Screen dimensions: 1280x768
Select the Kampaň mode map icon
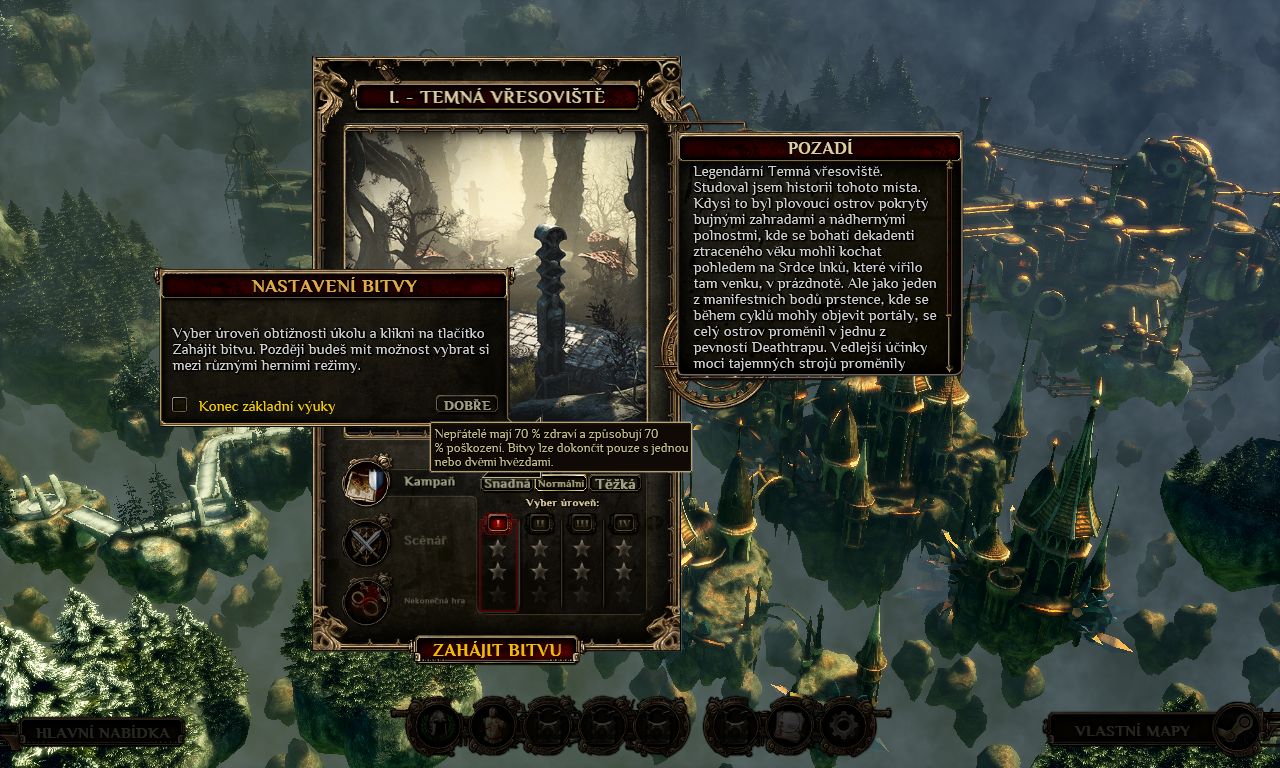366,483
